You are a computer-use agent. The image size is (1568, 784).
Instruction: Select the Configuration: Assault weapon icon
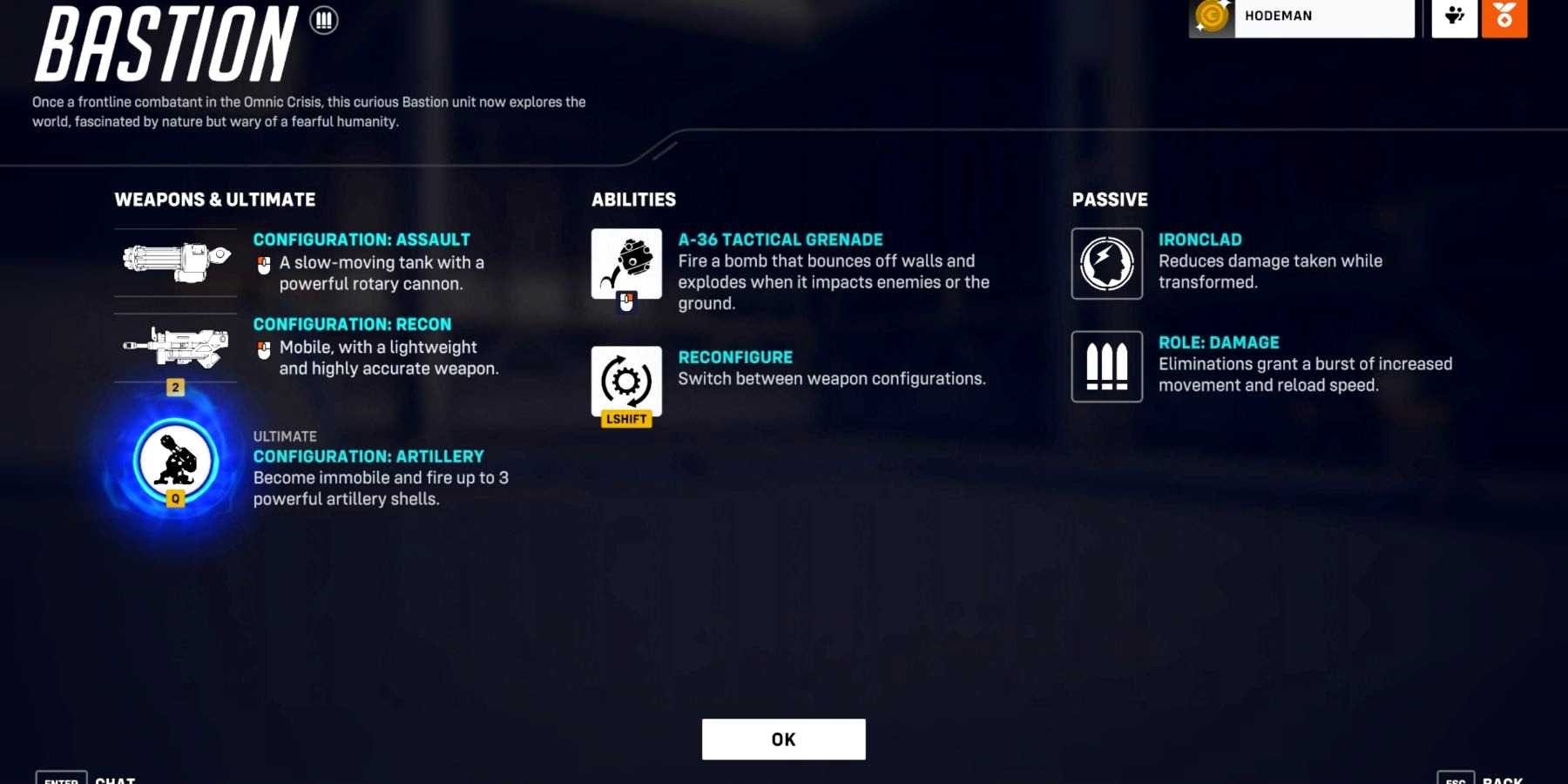pos(176,261)
